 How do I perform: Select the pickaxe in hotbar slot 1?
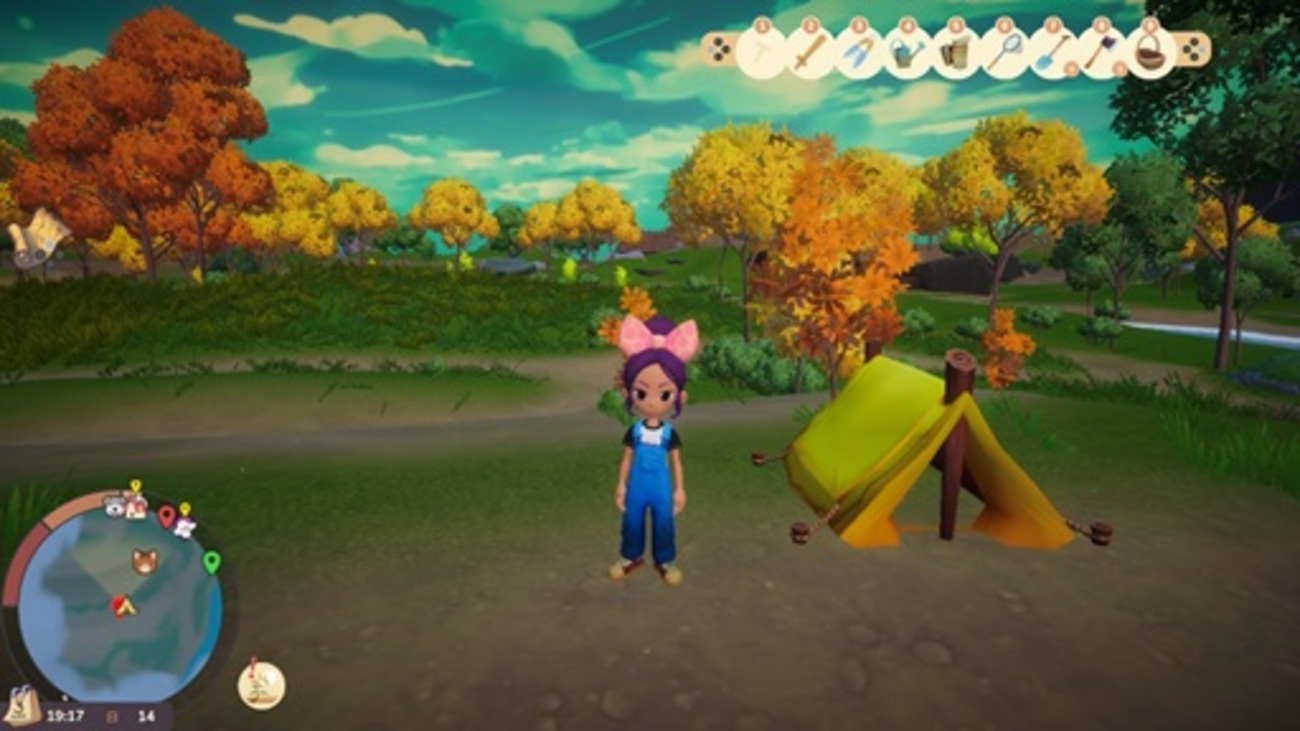[x=760, y=50]
